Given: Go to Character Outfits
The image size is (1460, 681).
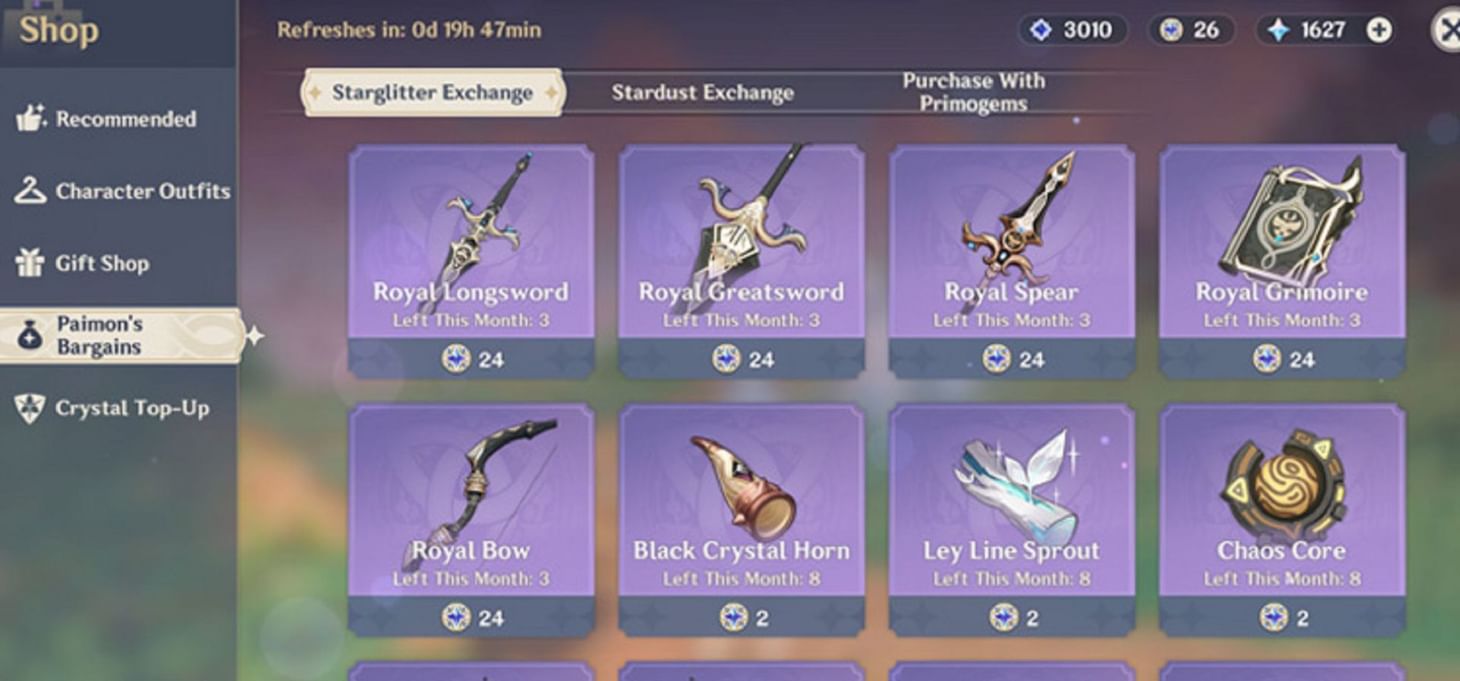Looking at the screenshot, I should (122, 191).
